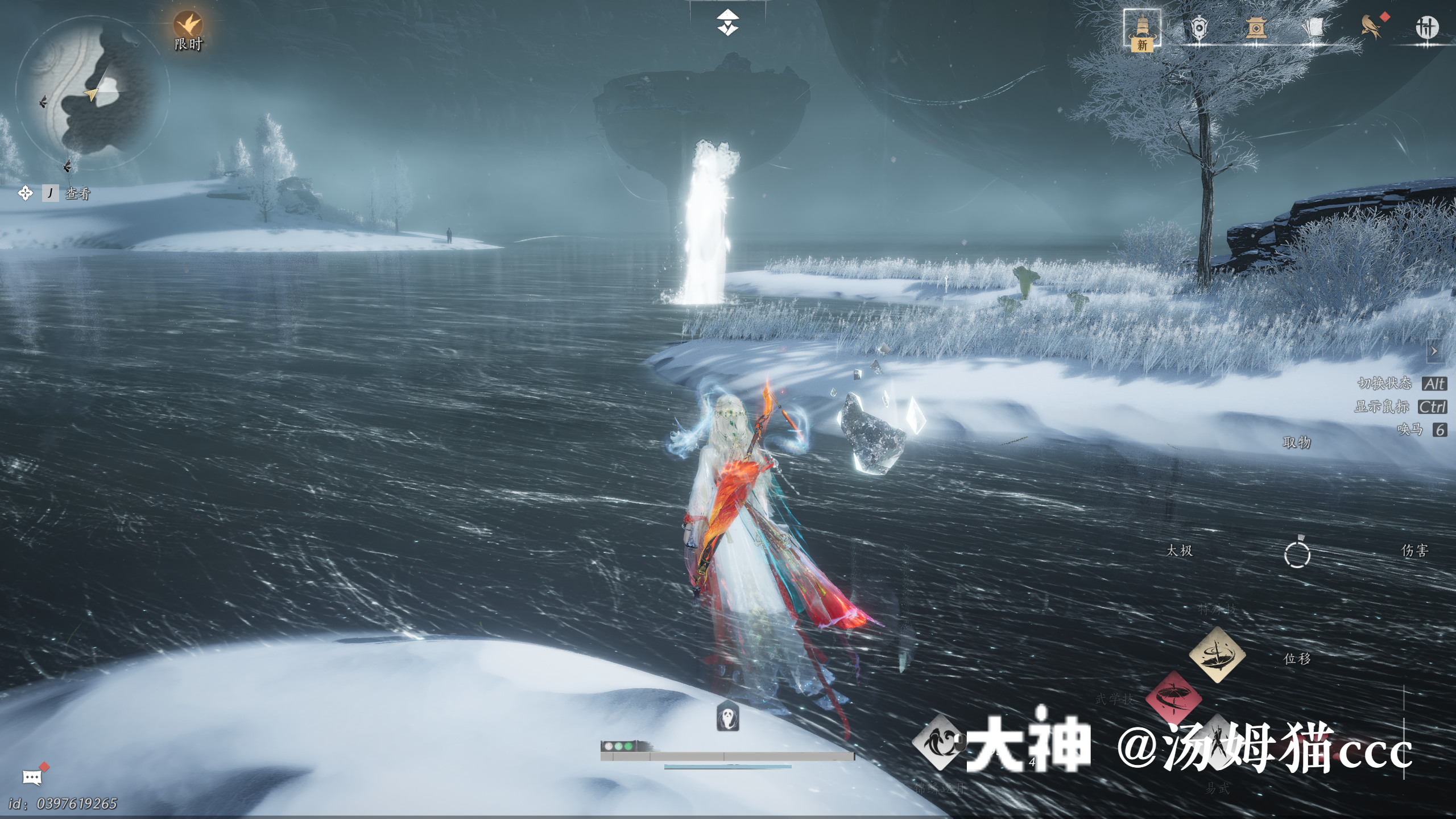Click the four-petal flower quest tracker icon
Image resolution: width=1456 pixels, height=819 pixels.
(x=26, y=193)
